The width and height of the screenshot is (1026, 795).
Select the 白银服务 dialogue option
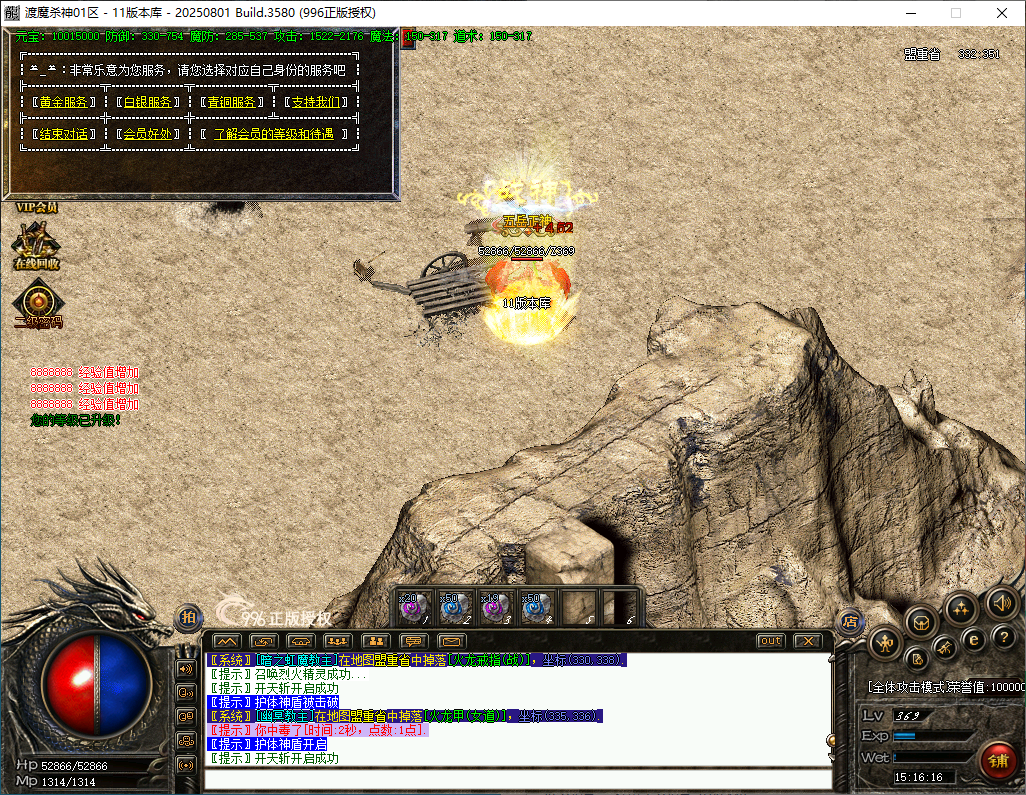tap(148, 102)
